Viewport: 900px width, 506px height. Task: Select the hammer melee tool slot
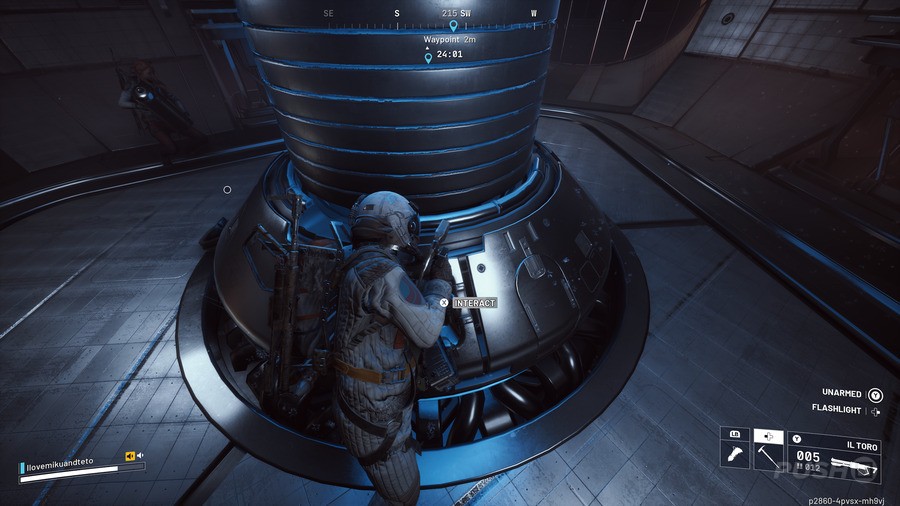(x=768, y=455)
